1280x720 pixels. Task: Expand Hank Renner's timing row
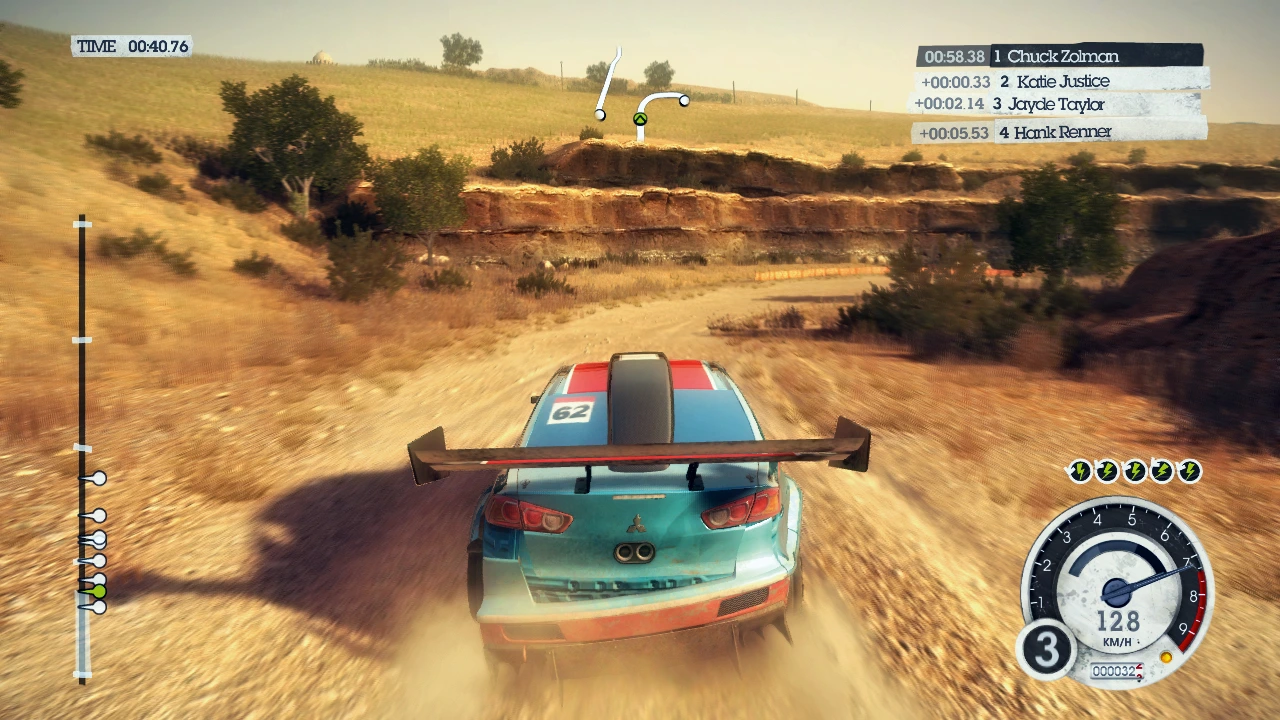[x=1055, y=132]
